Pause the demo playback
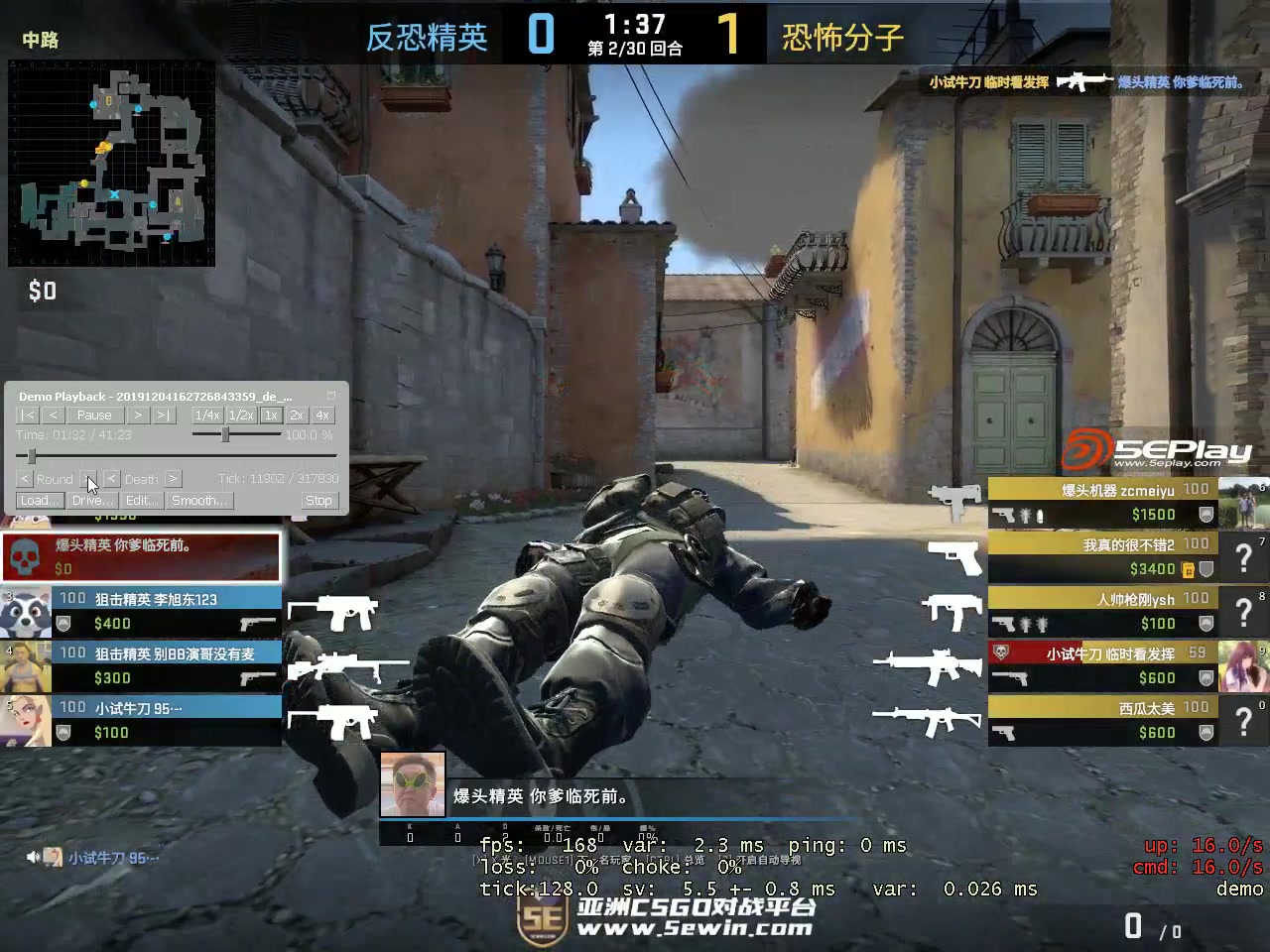Viewport: 1270px width, 952px height. 94,415
